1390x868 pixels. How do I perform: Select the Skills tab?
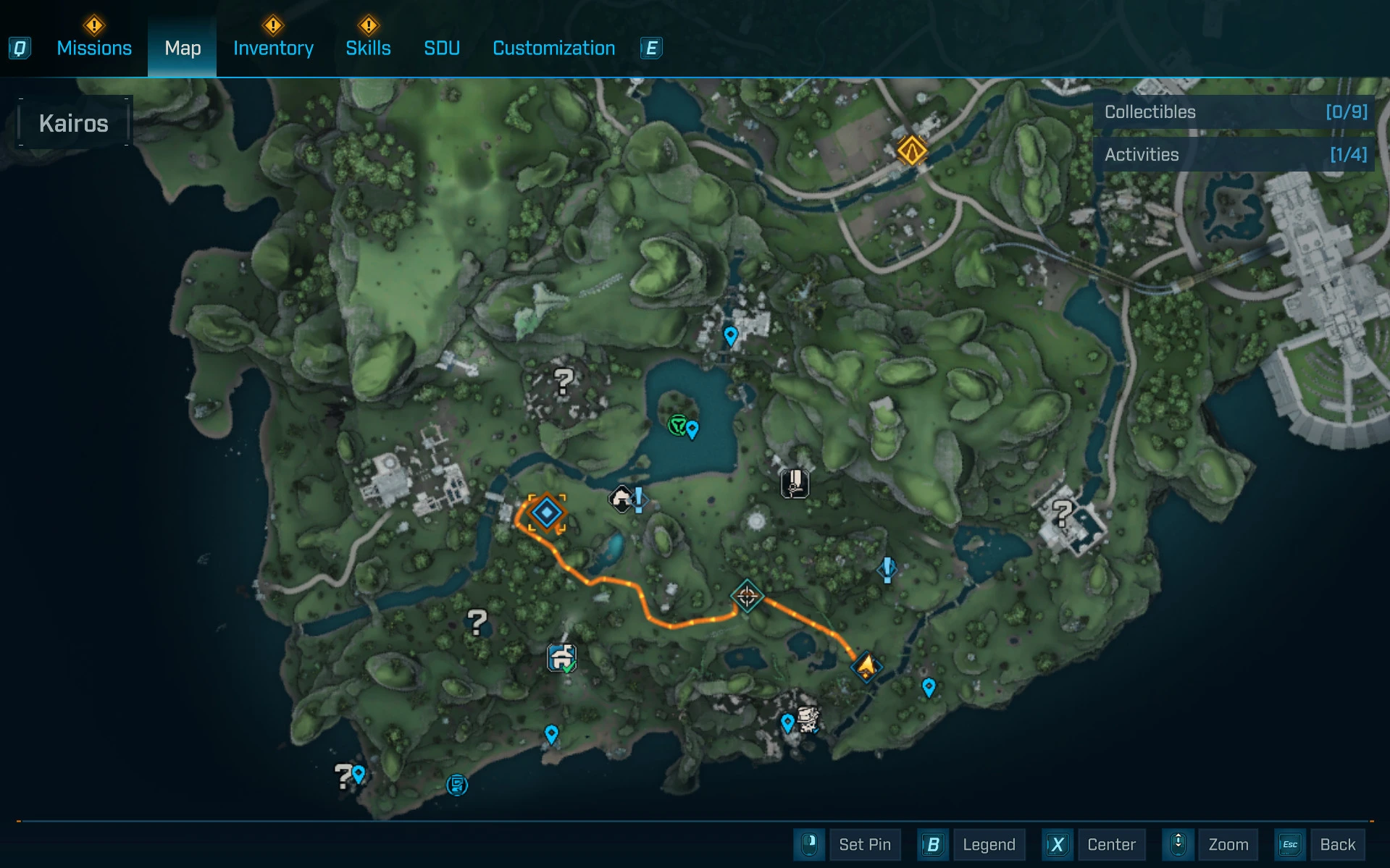[368, 49]
